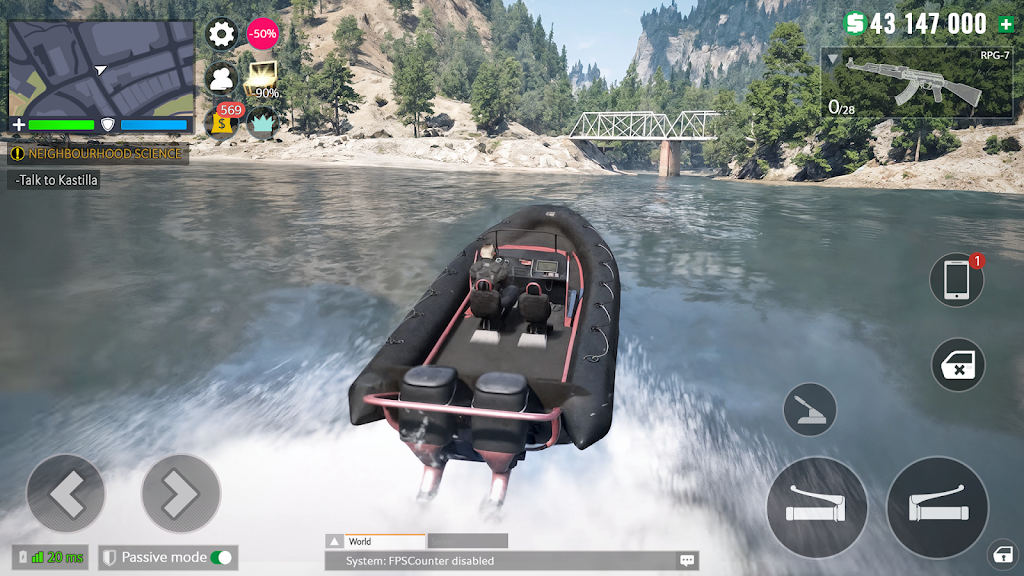Steer the boat right

click(181, 493)
